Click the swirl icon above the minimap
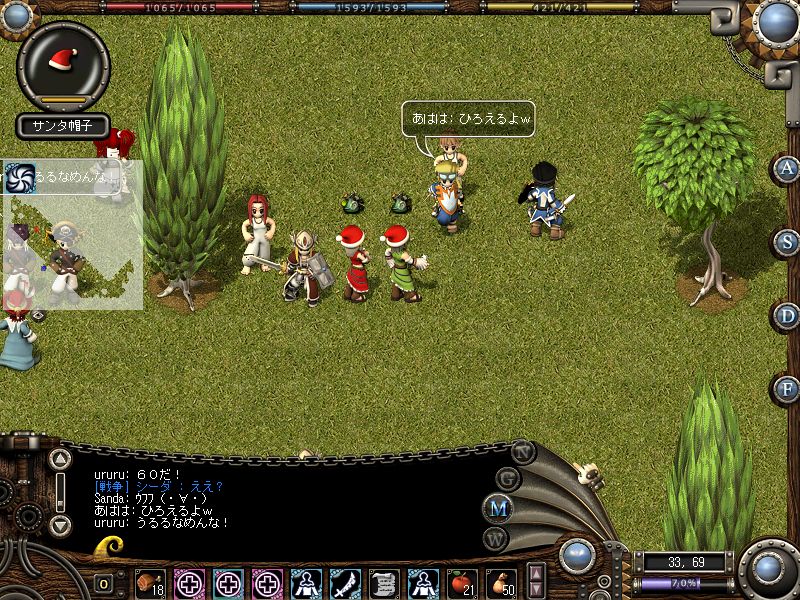800x600 pixels. 19,177
